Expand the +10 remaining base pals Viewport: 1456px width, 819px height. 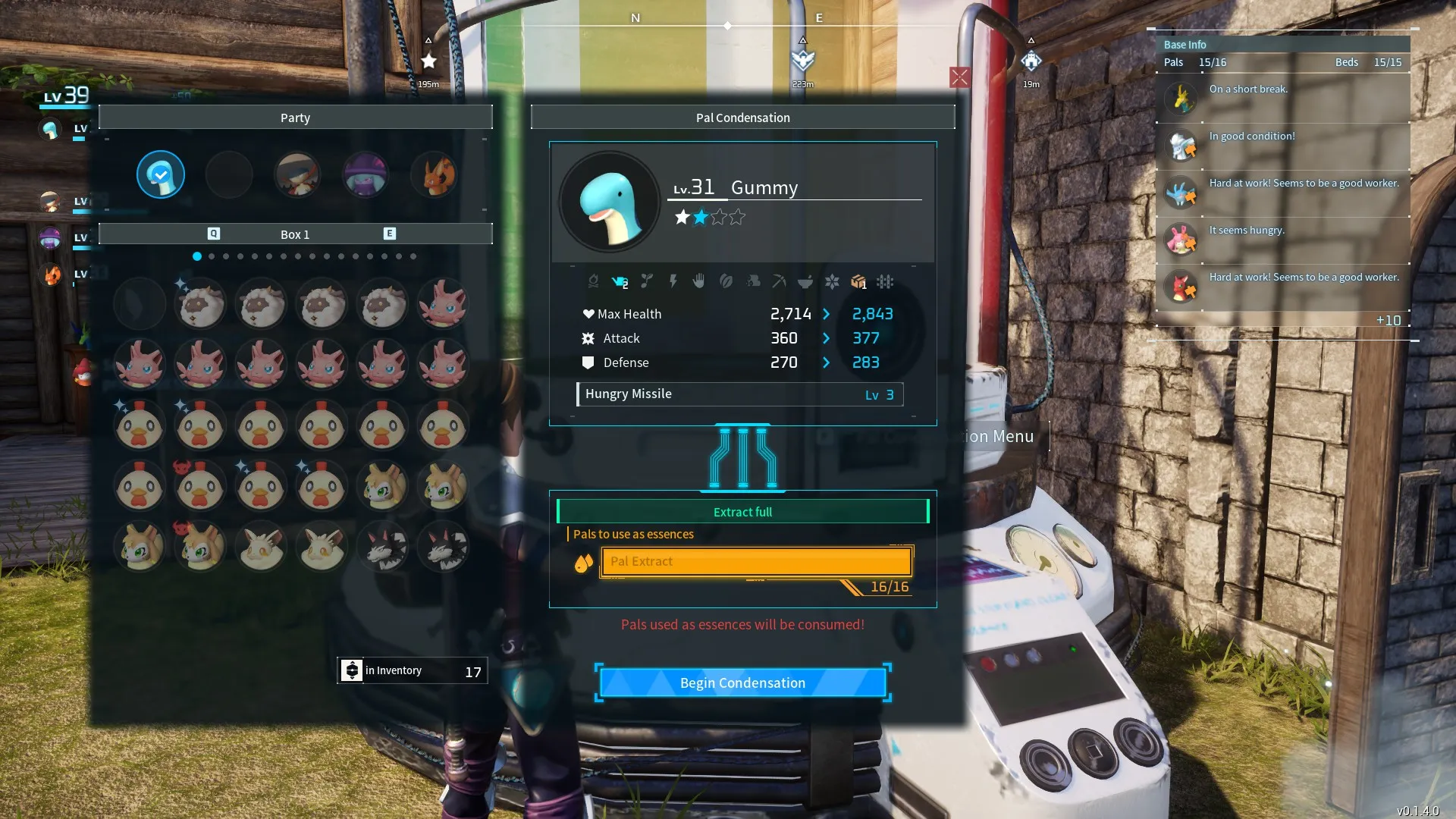coord(1389,321)
